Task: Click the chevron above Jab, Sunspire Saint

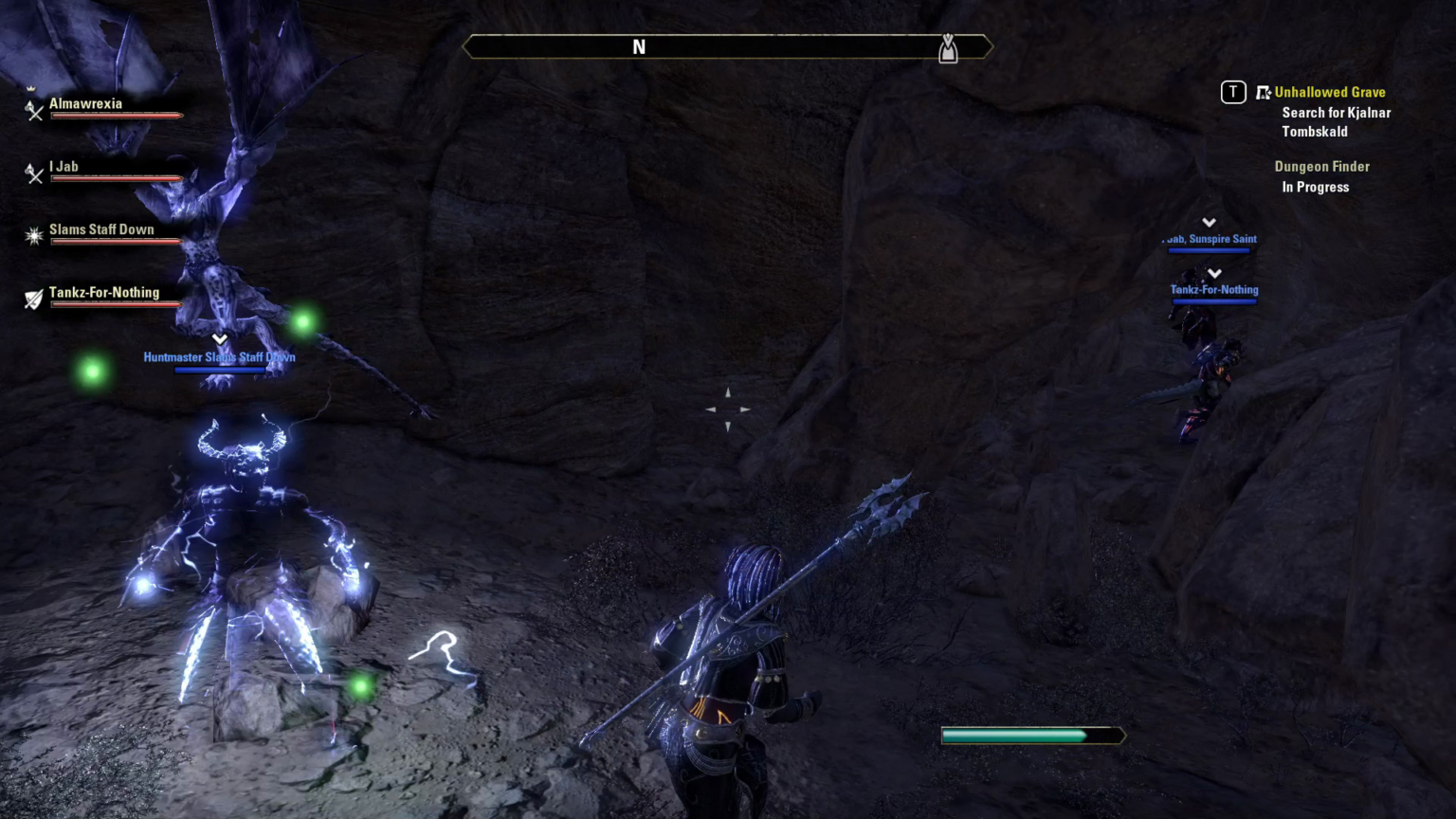Action: pos(1209,223)
